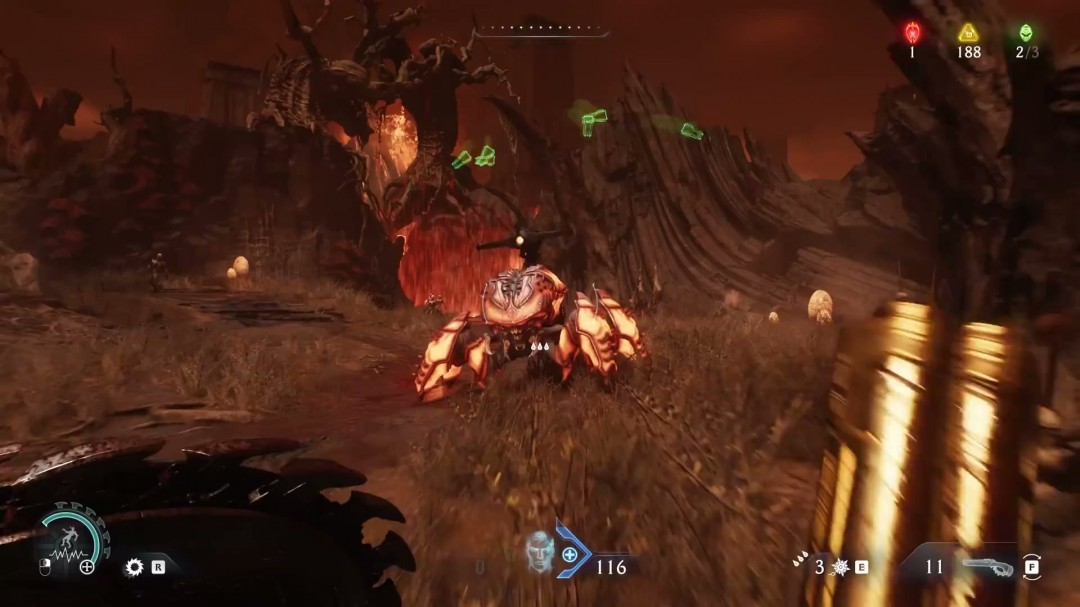Activate the spiked flail melee icon
The image size is (1080, 607).
839,567
